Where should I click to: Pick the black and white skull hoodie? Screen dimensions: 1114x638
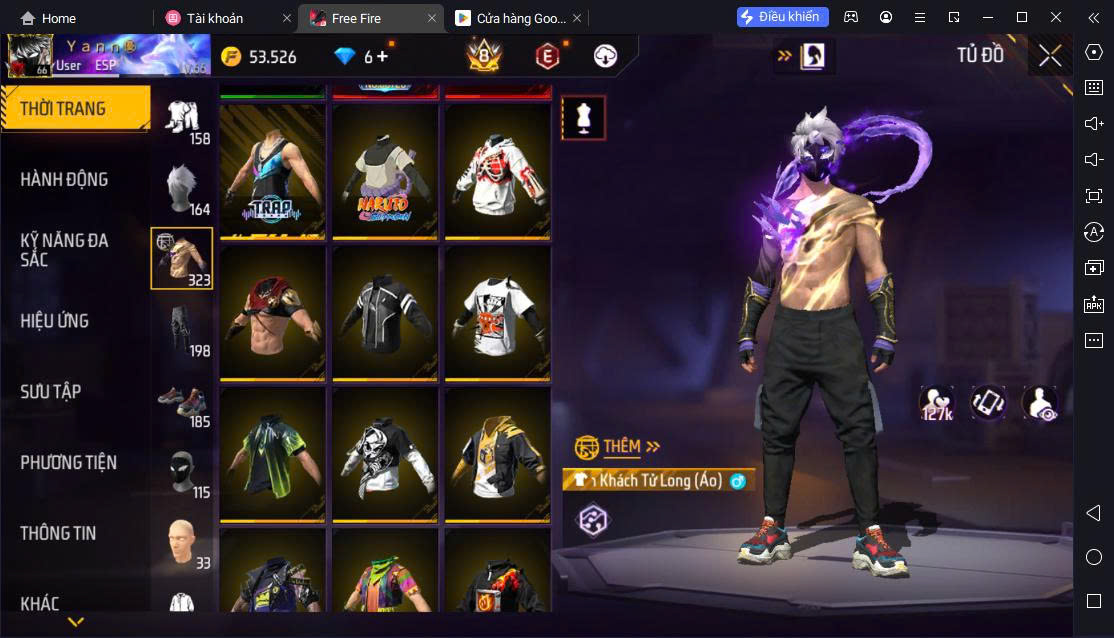click(385, 455)
